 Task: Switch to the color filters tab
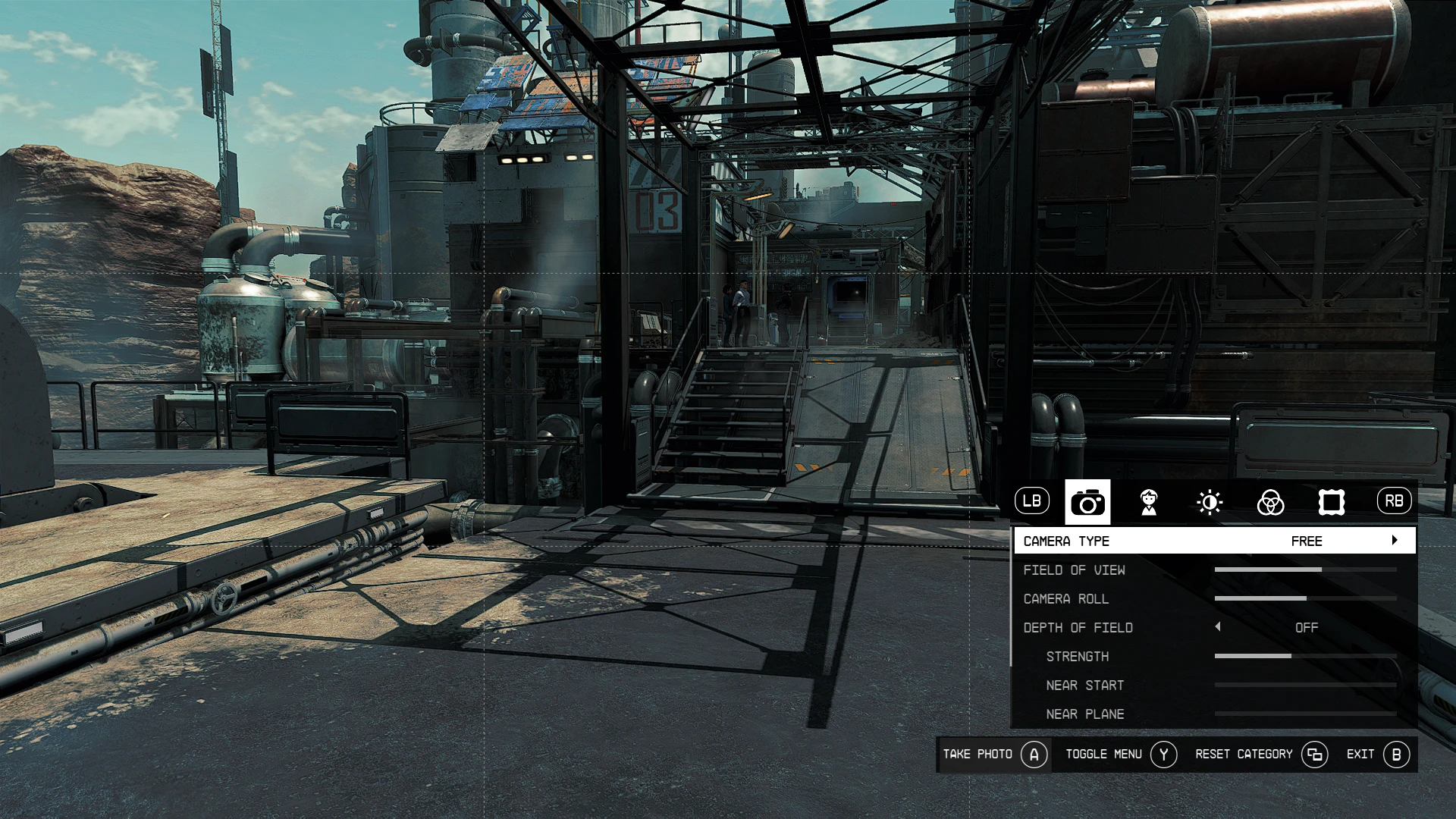[x=1270, y=502]
